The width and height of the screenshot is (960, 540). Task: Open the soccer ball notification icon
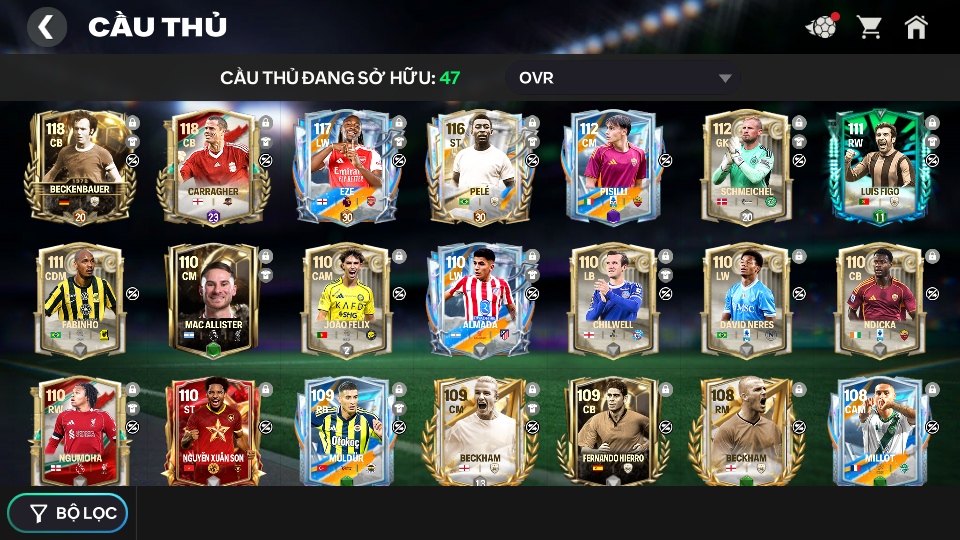pos(821,27)
